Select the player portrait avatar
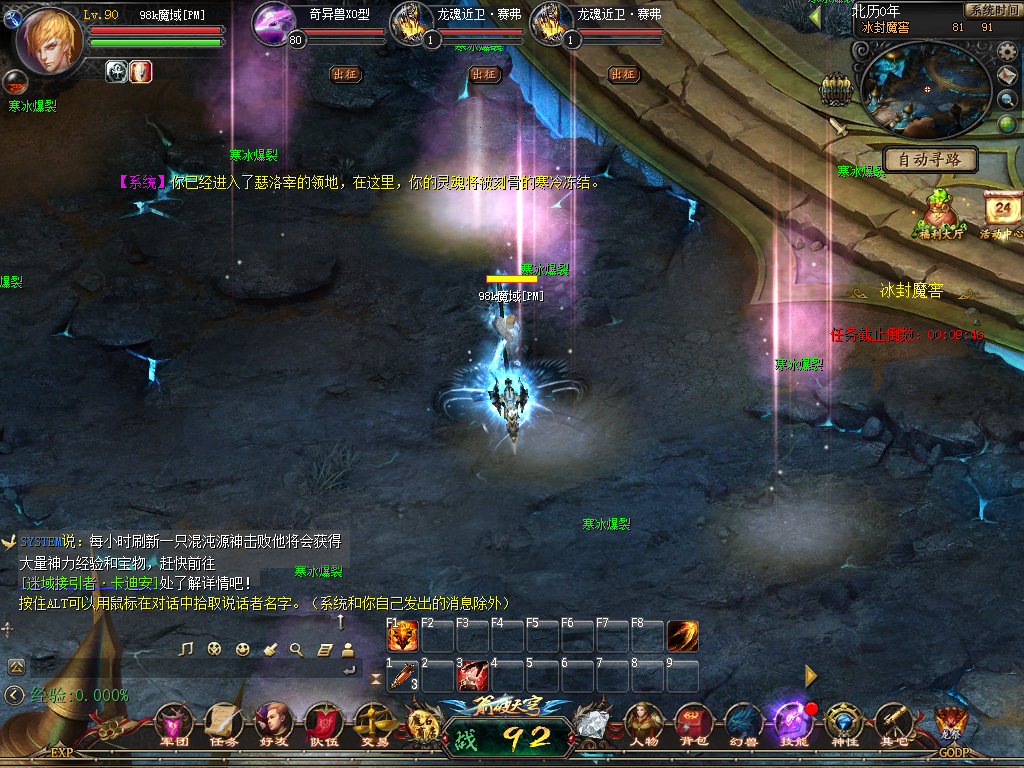This screenshot has height=768, width=1024. pyautogui.click(x=49, y=38)
